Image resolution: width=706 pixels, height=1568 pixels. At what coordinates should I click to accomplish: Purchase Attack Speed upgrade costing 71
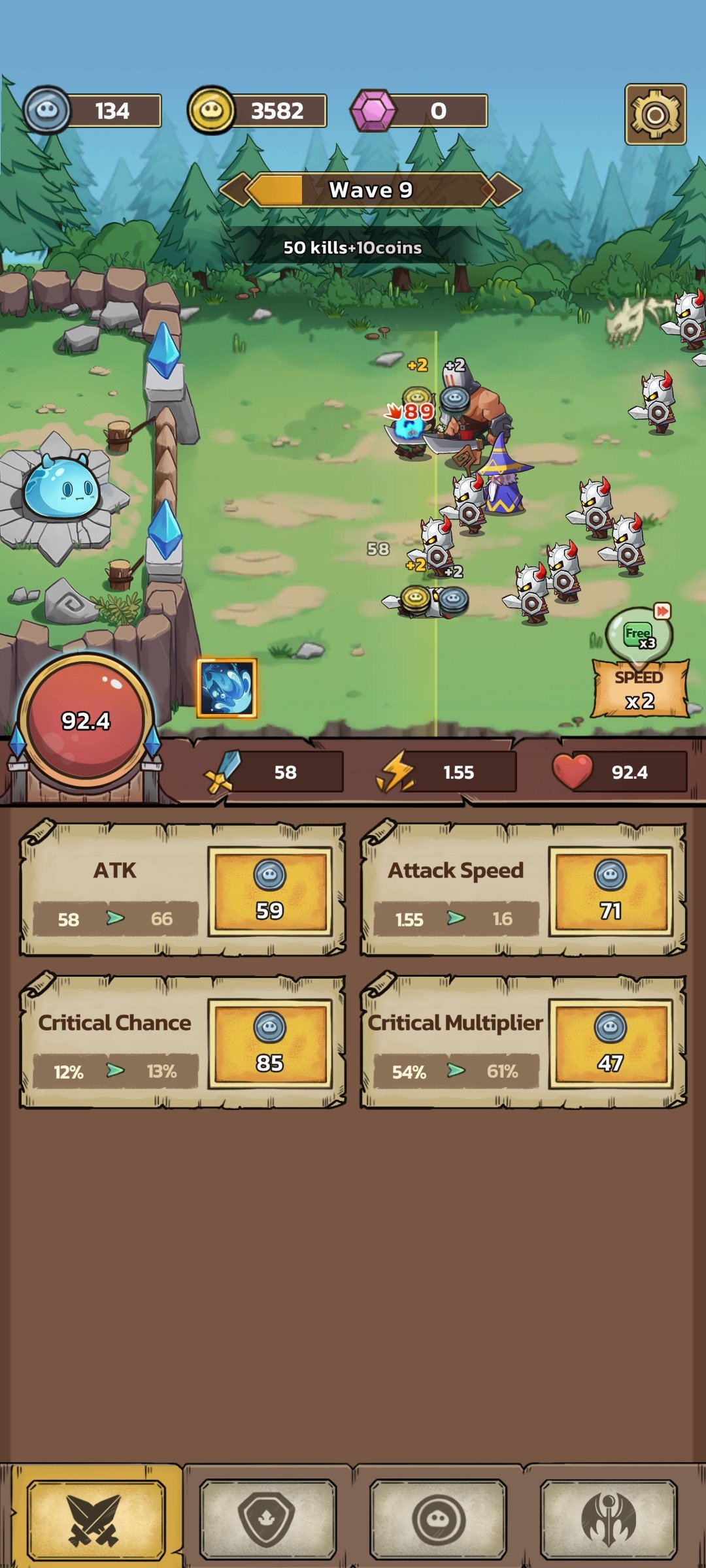pos(611,892)
